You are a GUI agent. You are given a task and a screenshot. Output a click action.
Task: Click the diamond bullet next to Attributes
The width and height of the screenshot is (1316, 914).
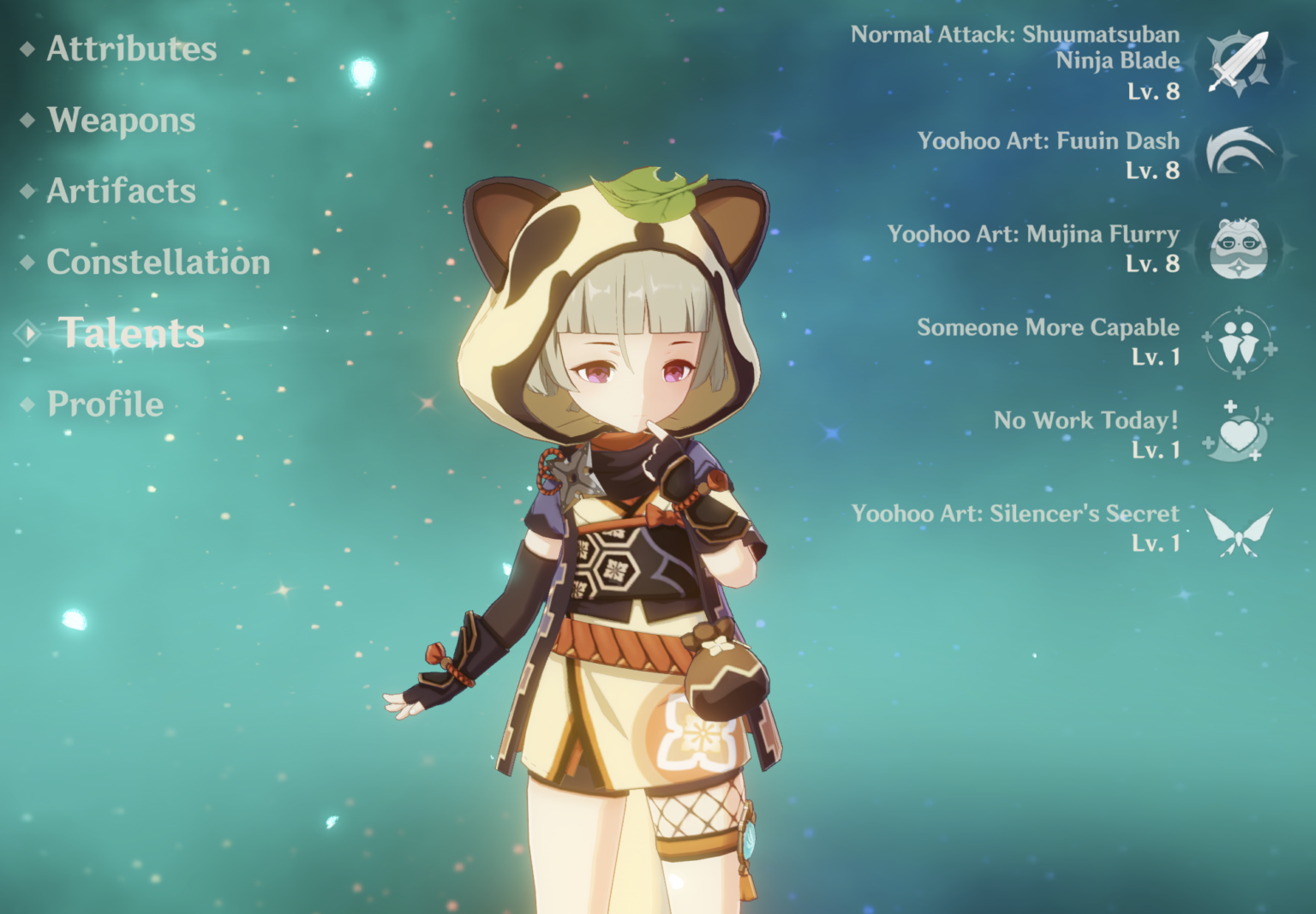coord(28,50)
